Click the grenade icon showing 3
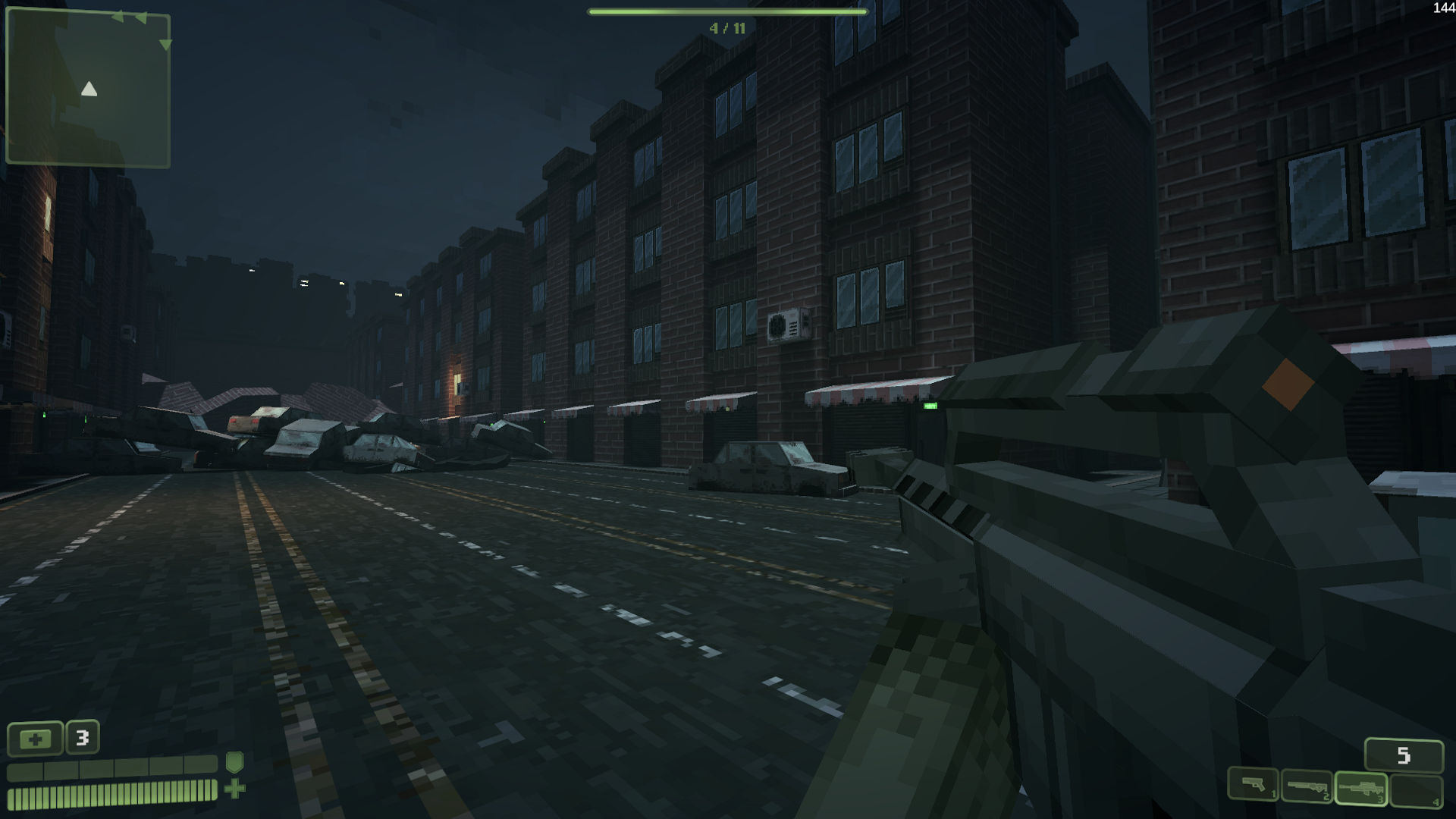 coord(82,737)
